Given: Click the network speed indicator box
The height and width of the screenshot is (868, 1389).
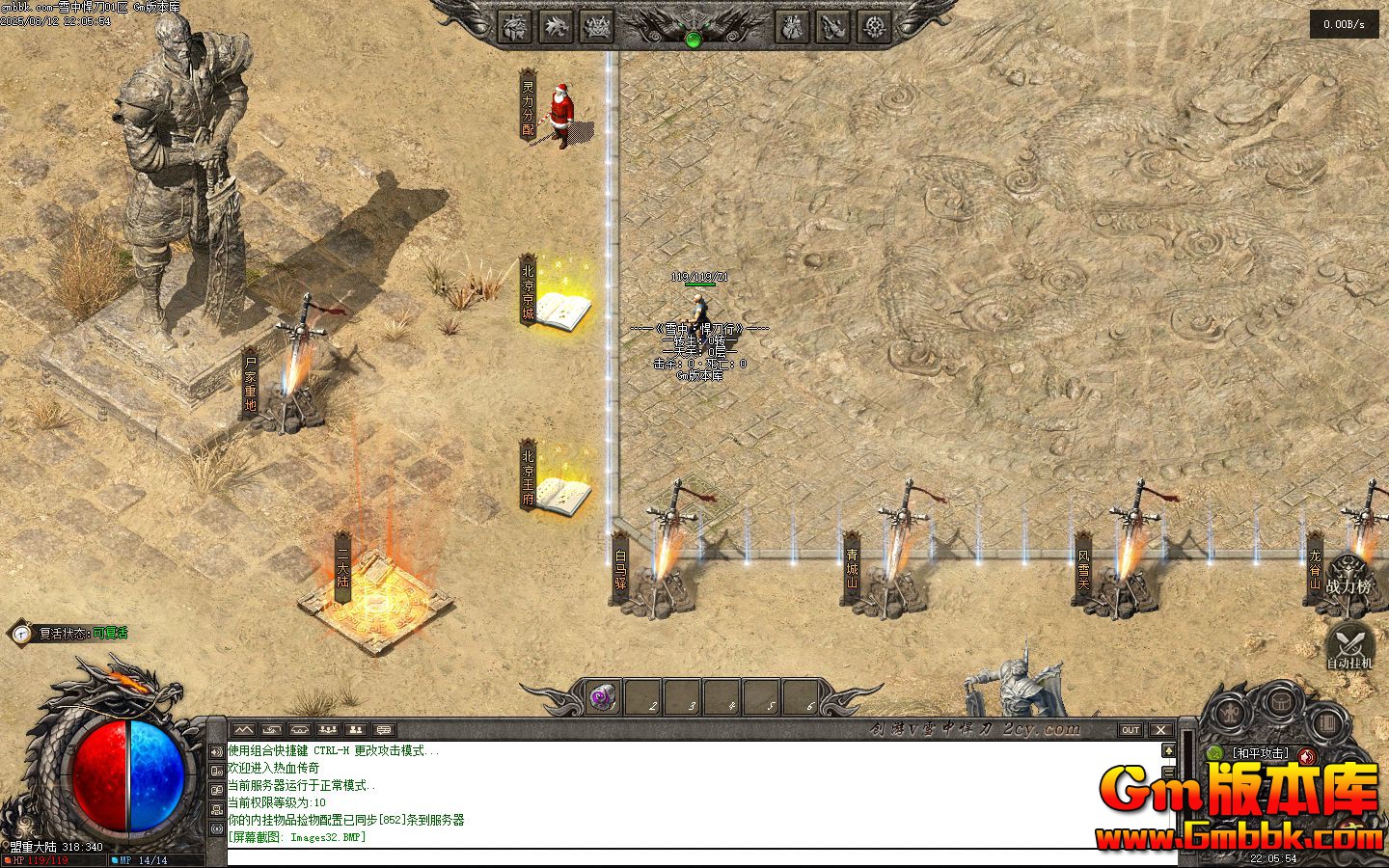Looking at the screenshot, I should 1344,25.
